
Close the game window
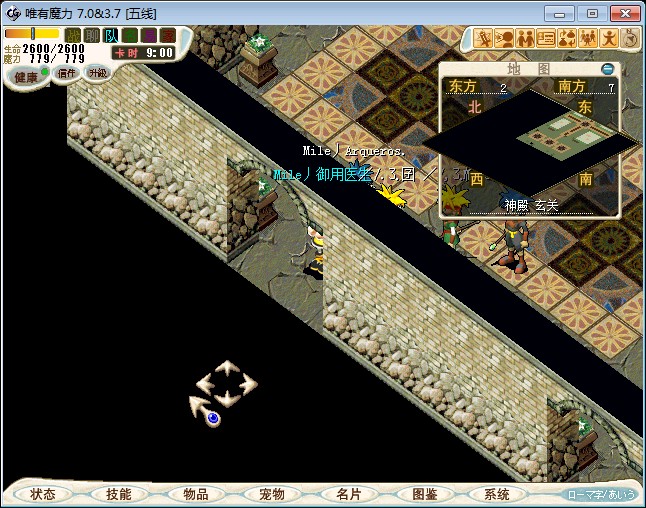click(622, 13)
